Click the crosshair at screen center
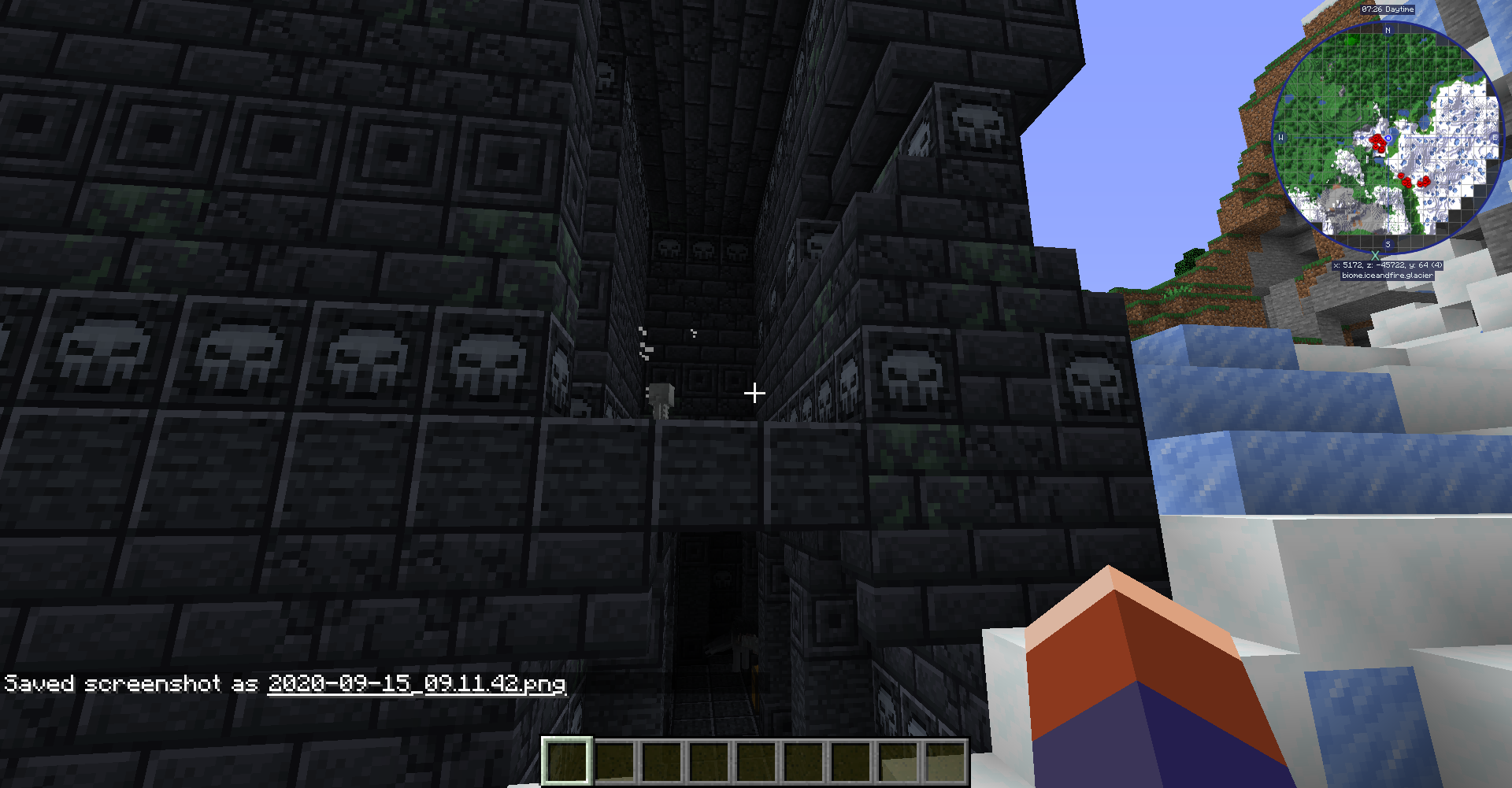Screen dimensions: 1512x788 click(x=754, y=391)
